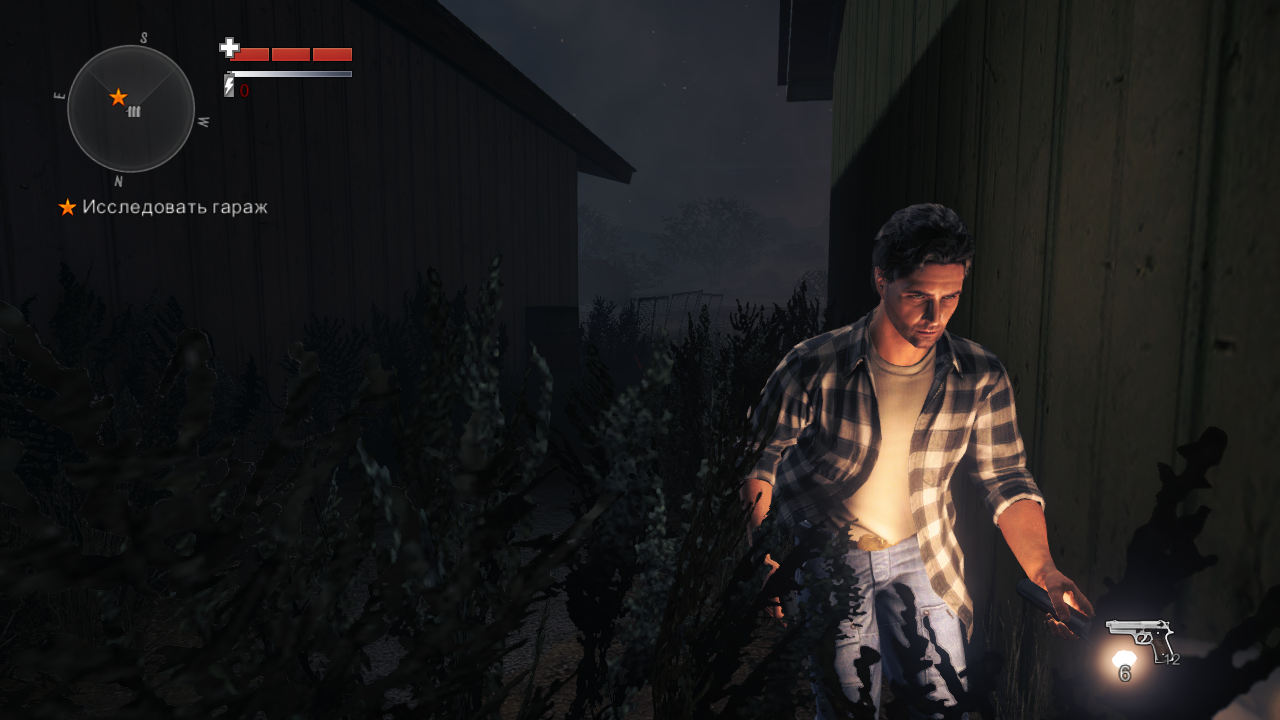Select the pistol weapon icon
This screenshot has height=720, width=1280.
[1139, 638]
